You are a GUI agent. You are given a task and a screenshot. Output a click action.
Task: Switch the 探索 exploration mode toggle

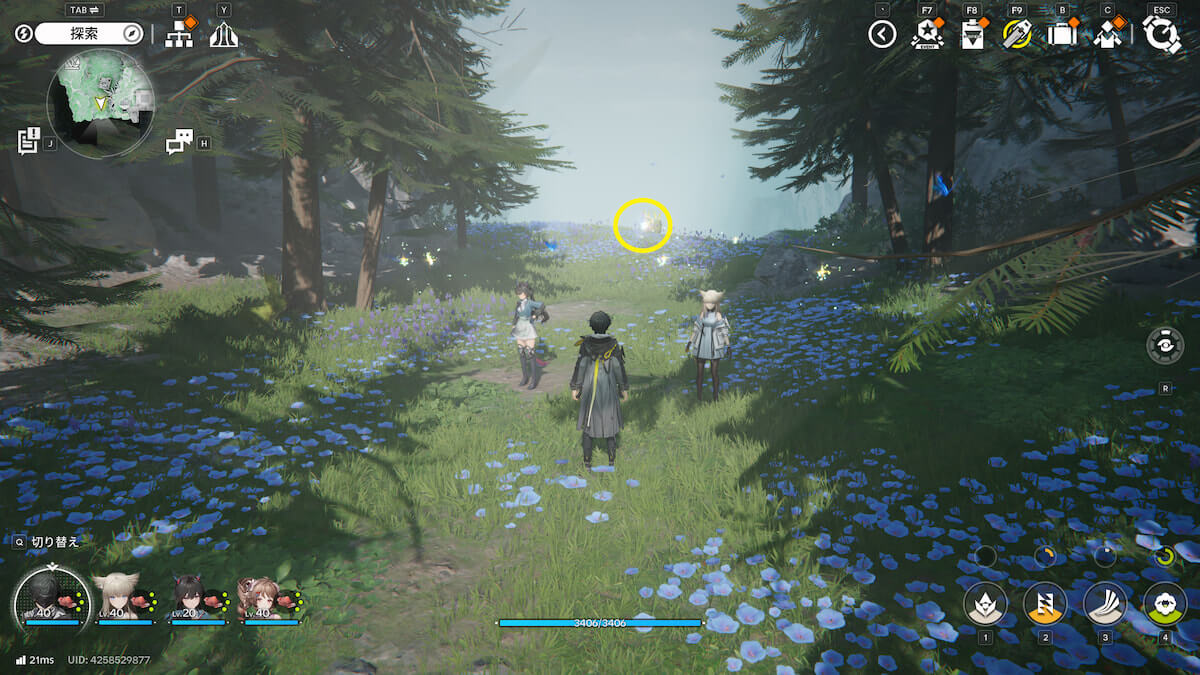click(90, 34)
